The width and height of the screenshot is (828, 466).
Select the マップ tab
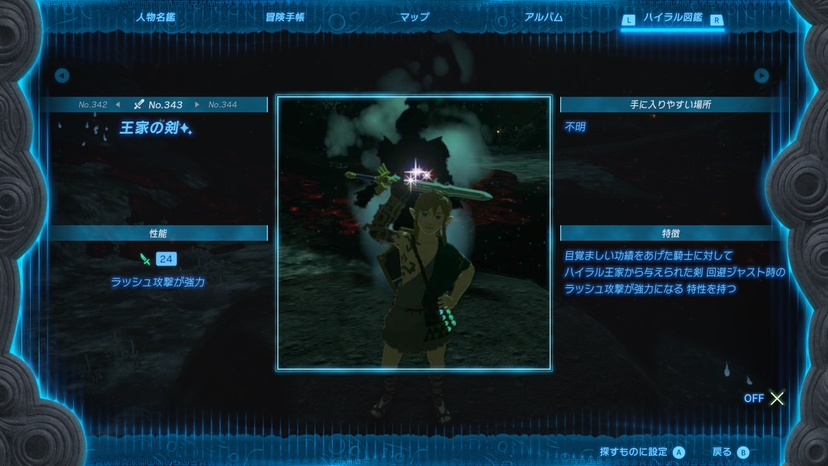414,17
